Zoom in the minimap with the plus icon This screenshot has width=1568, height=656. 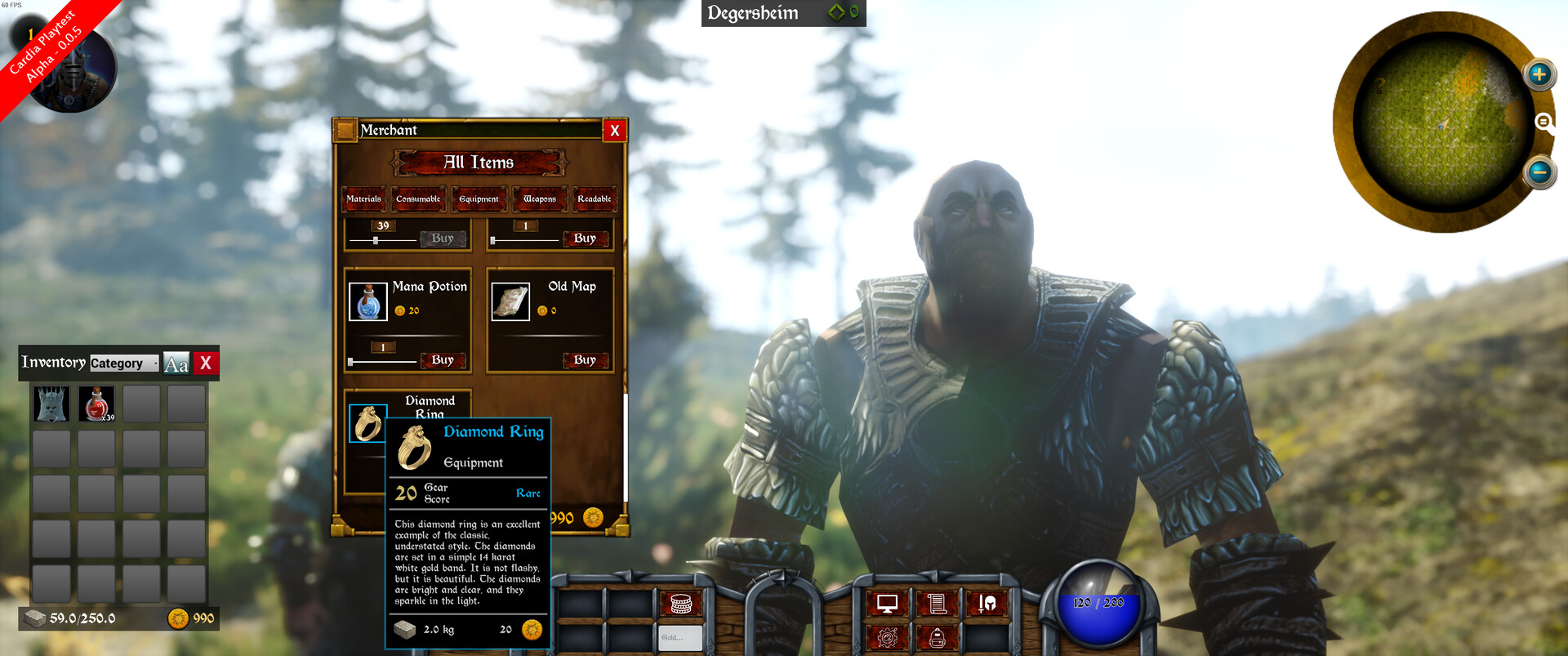1540,74
